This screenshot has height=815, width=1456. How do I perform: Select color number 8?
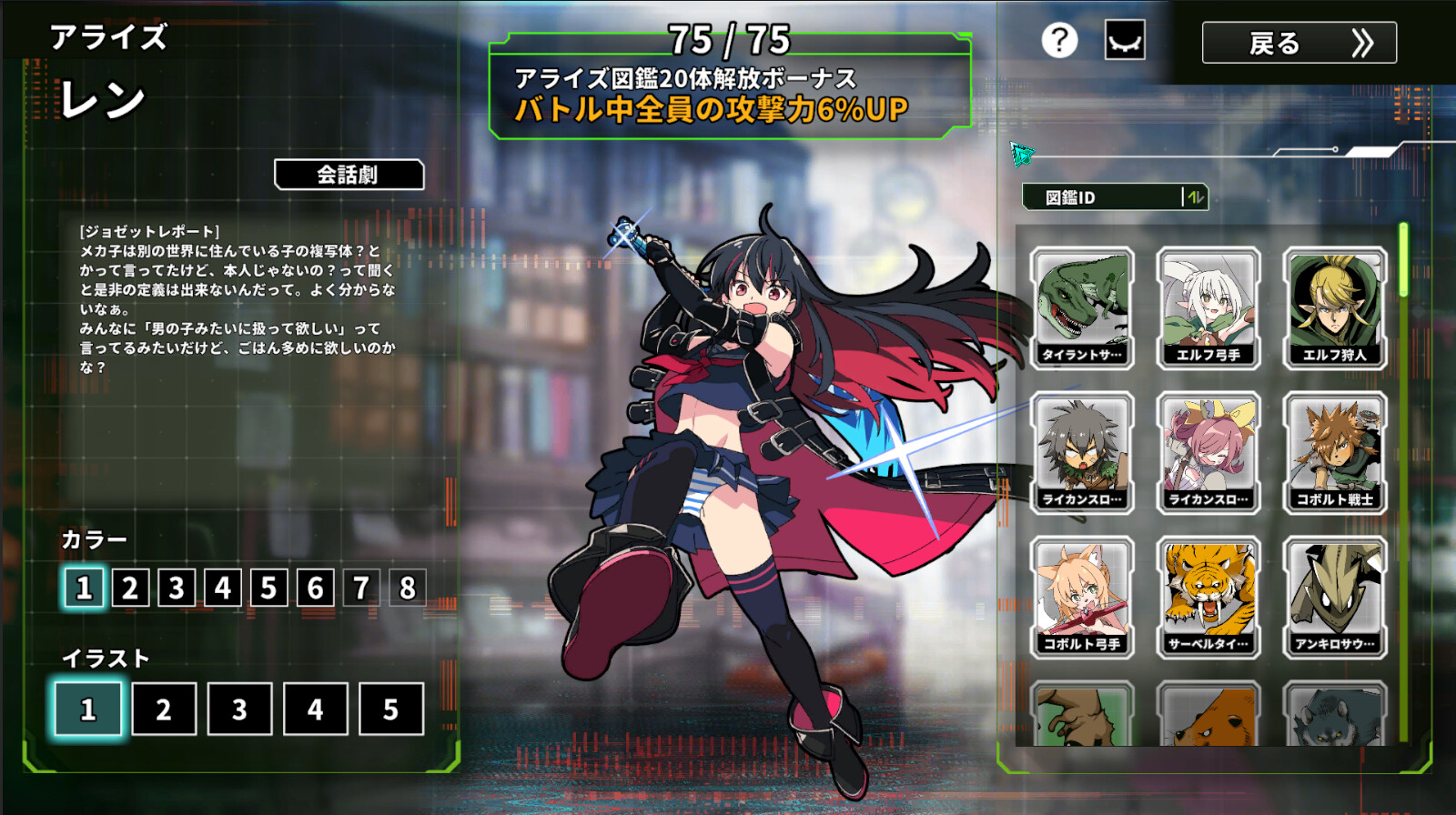407,588
